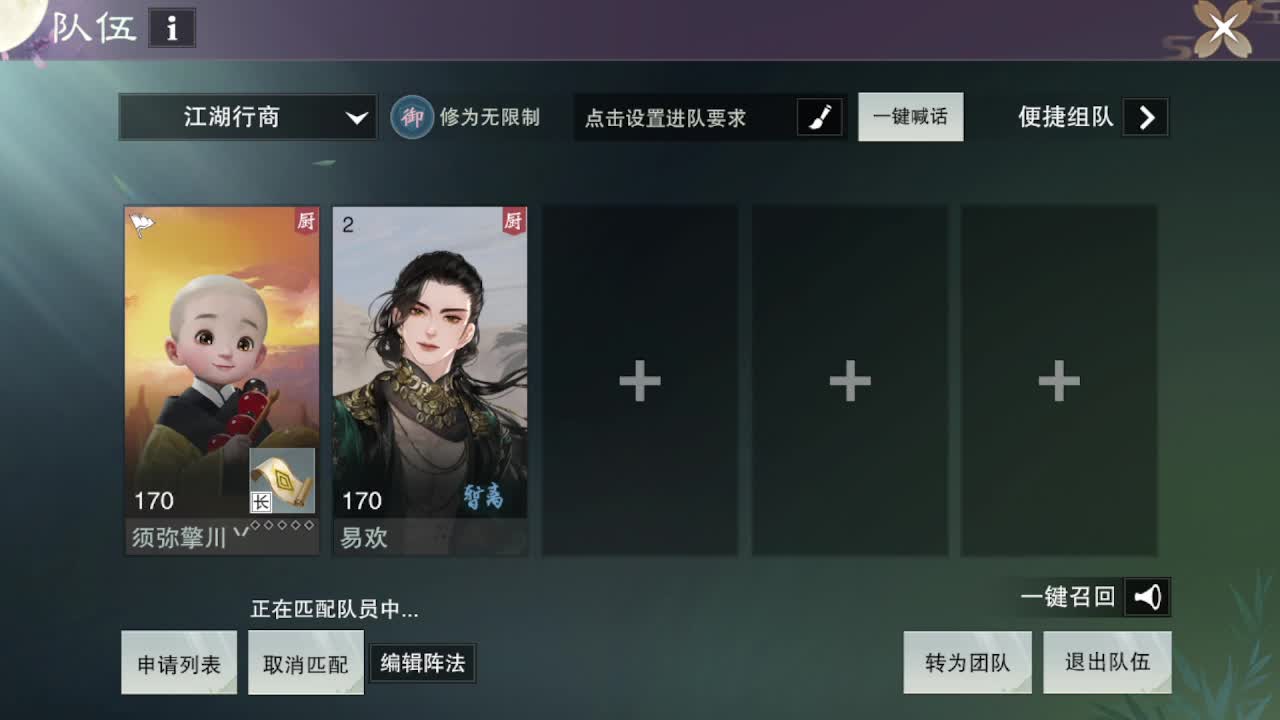The image size is (1280, 720).
Task: Open the 申请列表 application list
Action: (179, 662)
